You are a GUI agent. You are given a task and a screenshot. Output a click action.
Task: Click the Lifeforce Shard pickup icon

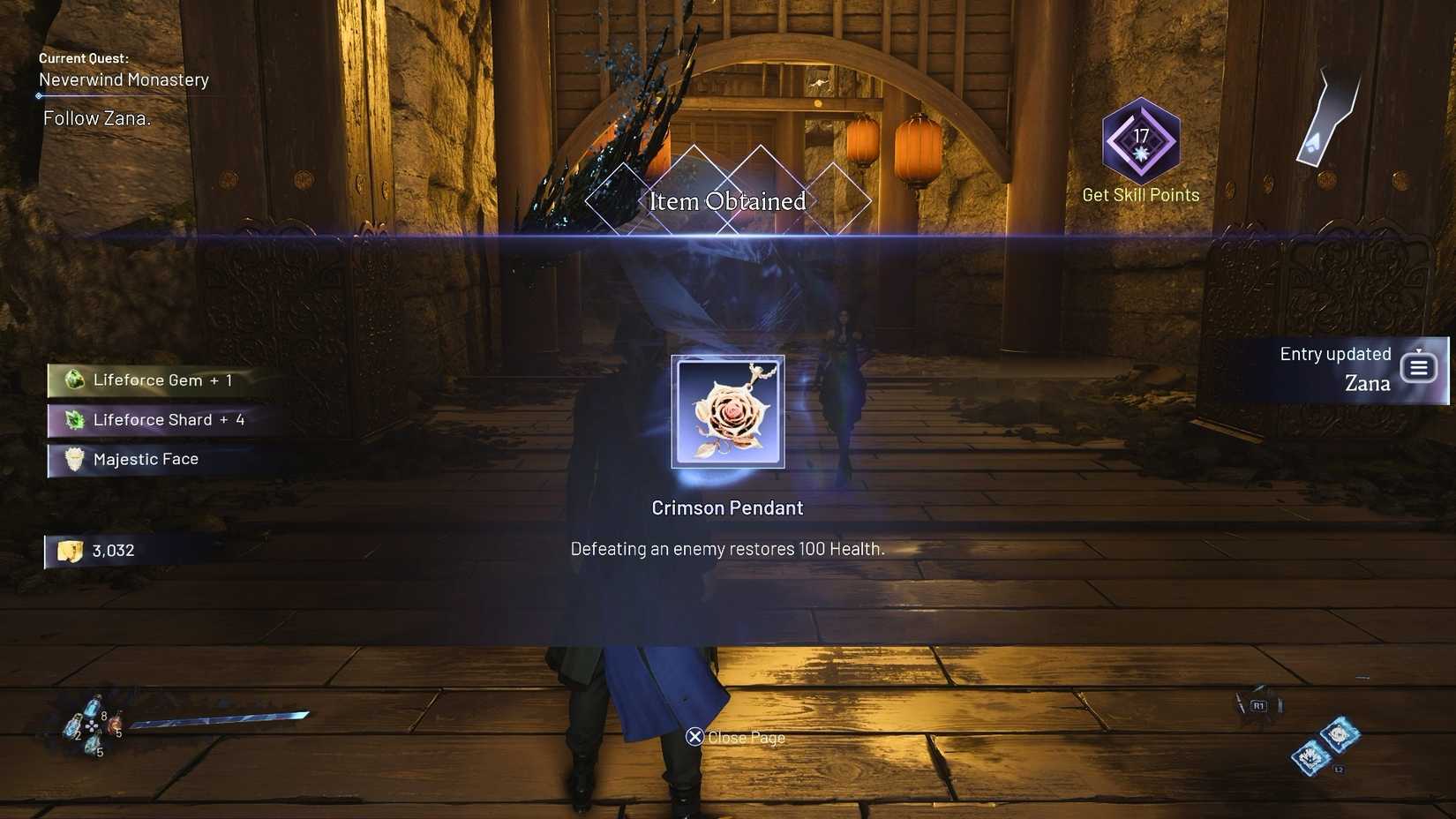click(x=74, y=419)
